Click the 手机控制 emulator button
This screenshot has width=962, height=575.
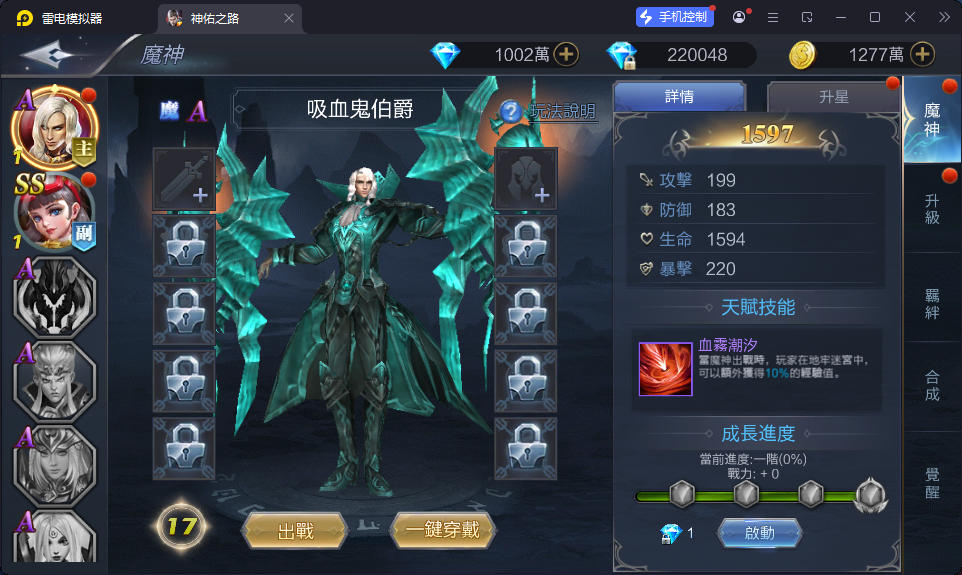[675, 17]
